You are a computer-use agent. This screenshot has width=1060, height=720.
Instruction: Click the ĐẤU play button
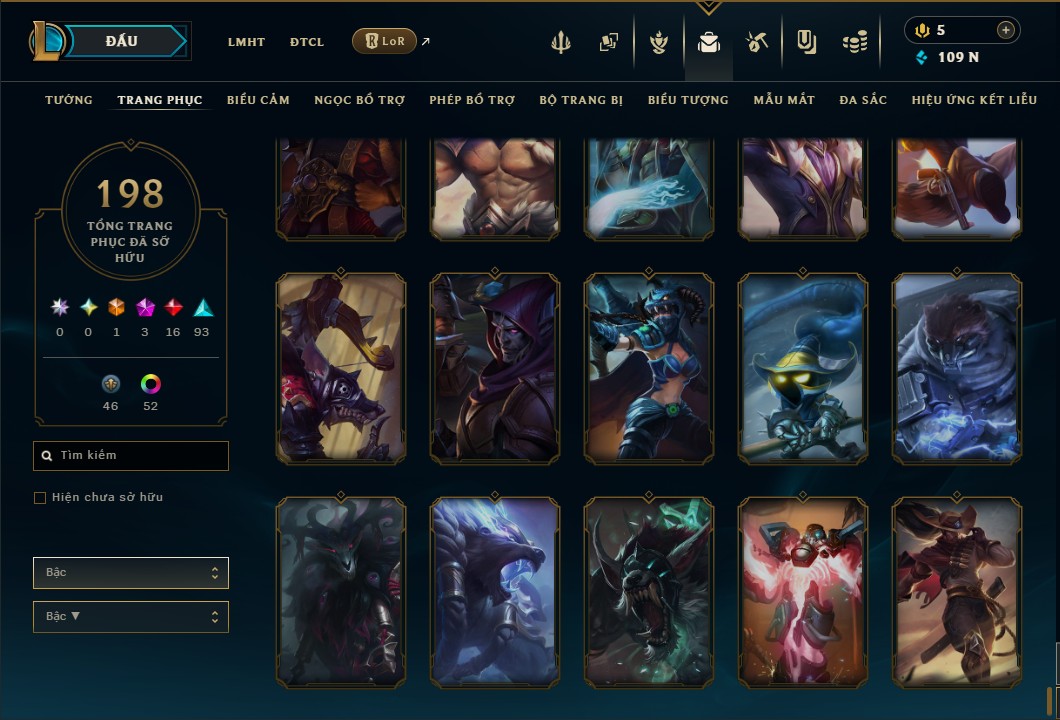pos(122,41)
